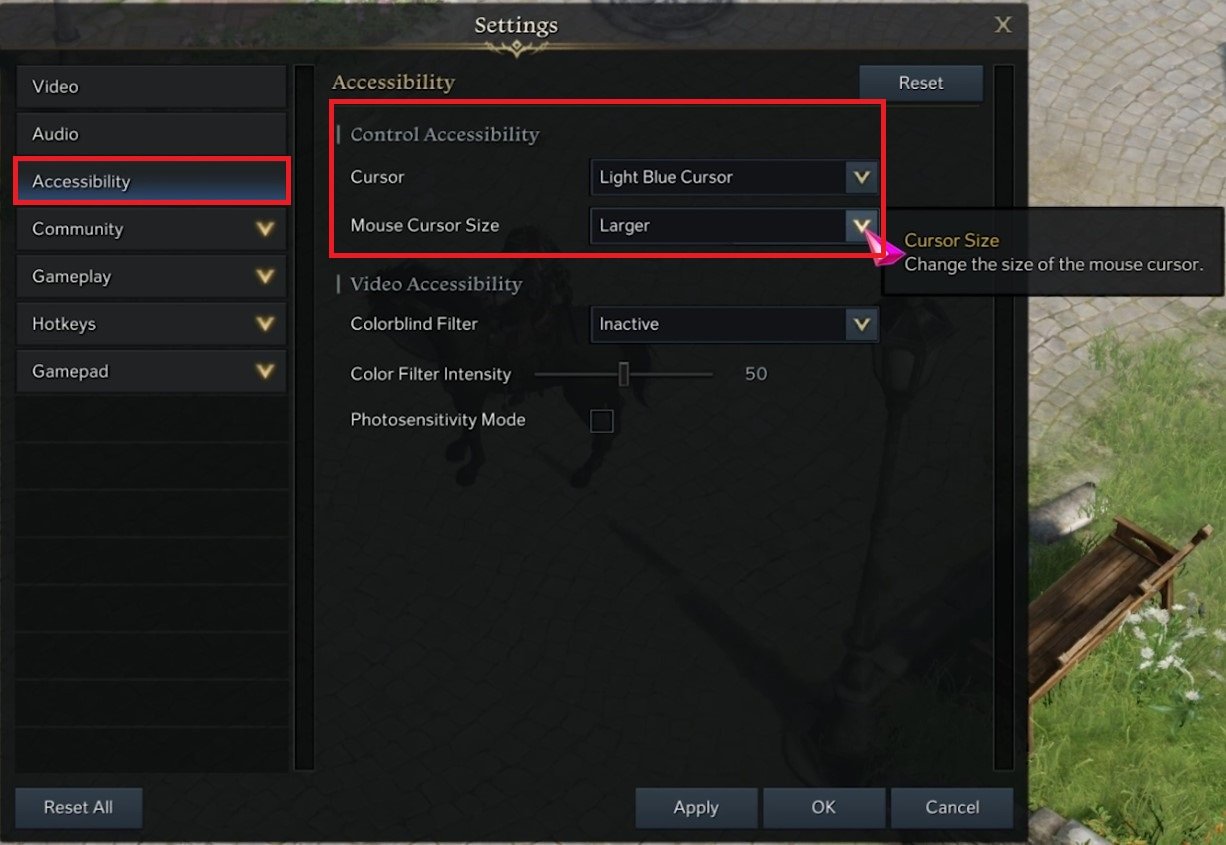Reset the Accessibility settings
Image resolution: width=1226 pixels, height=845 pixels.
pos(920,84)
